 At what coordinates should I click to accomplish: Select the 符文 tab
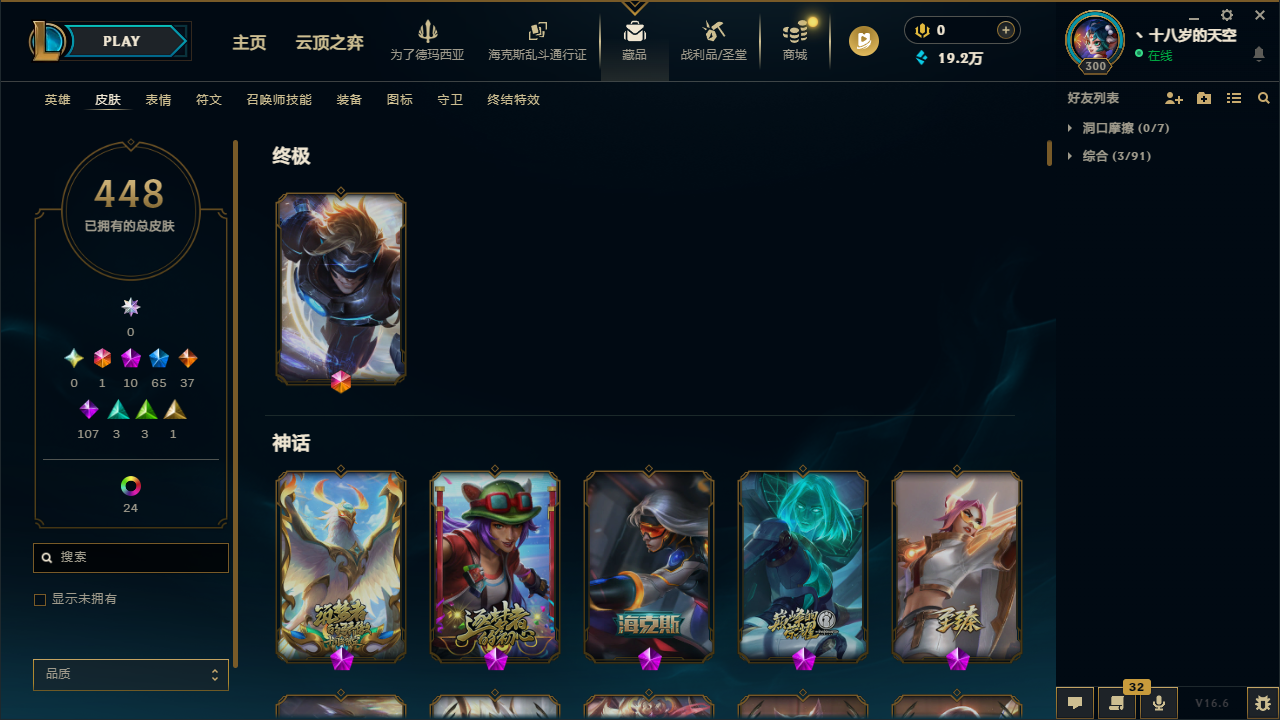coord(208,100)
